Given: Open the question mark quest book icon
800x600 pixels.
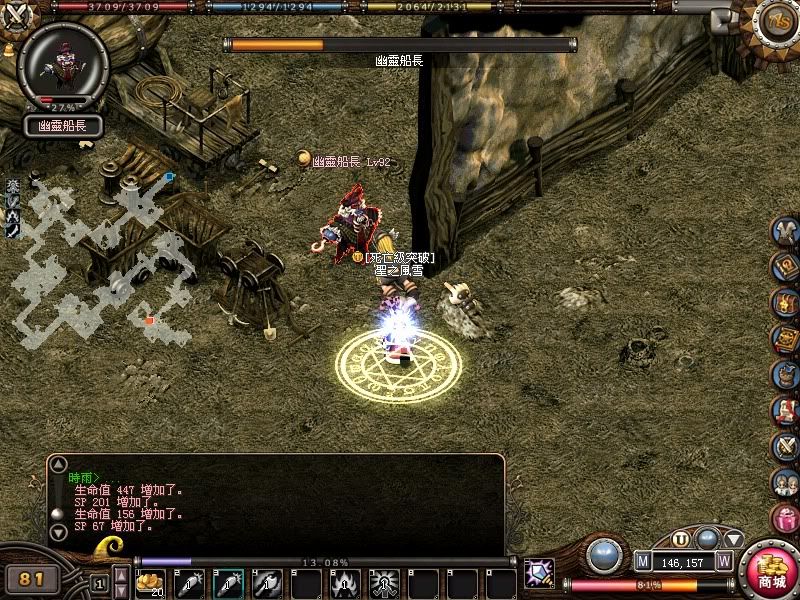Looking at the screenshot, I should click(786, 266).
